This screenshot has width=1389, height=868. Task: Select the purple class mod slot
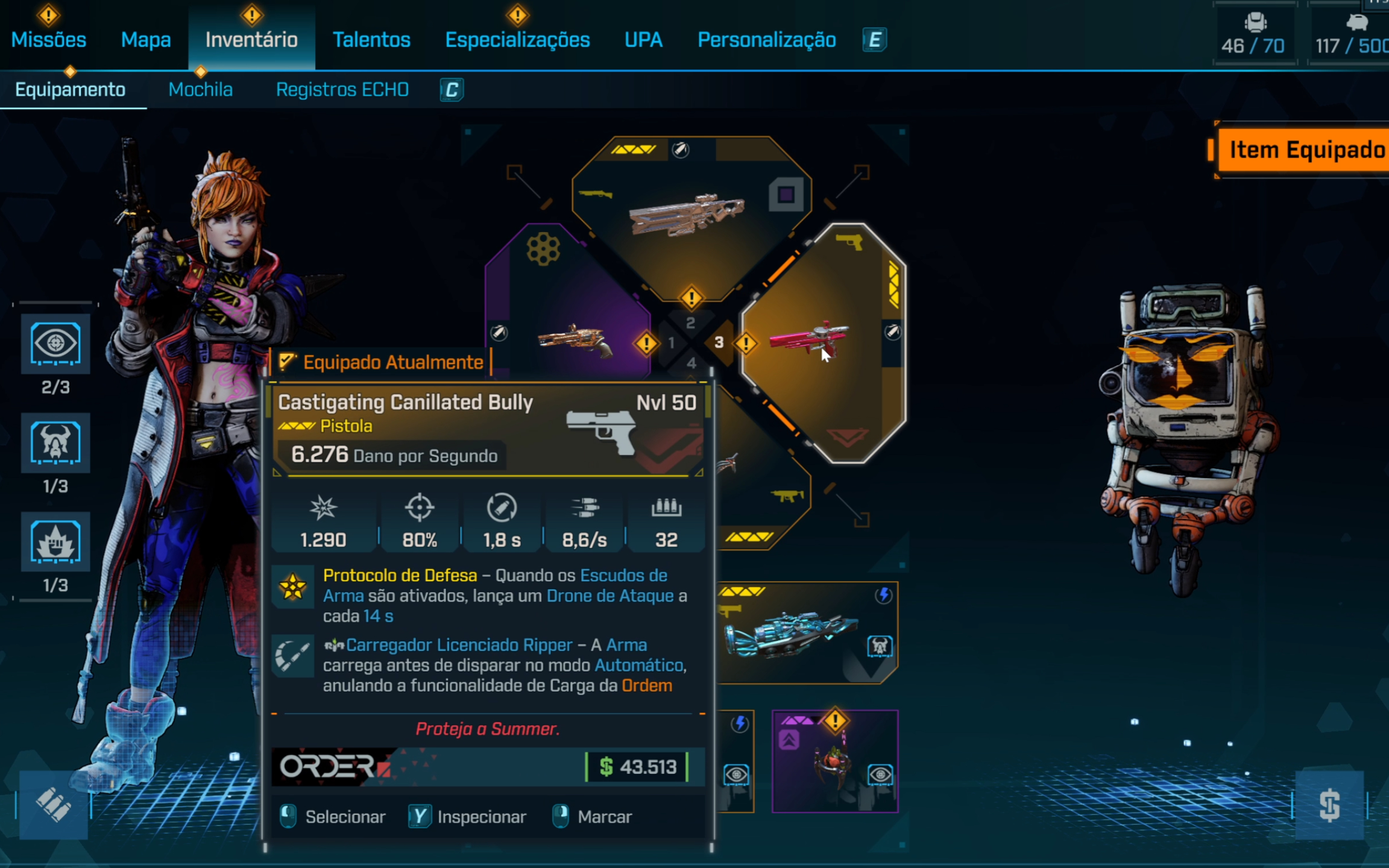pyautogui.click(x=835, y=761)
